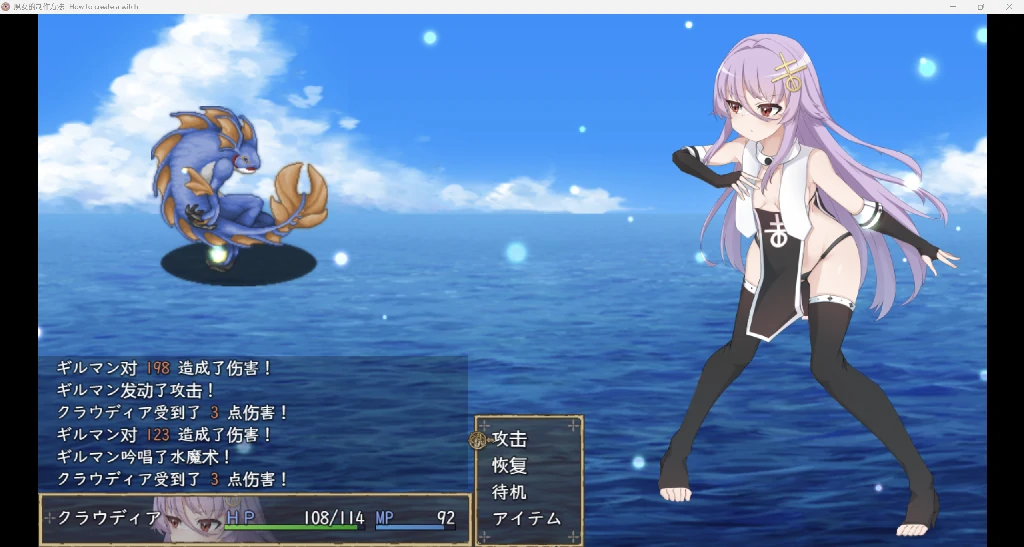This screenshot has width=1024, height=547.
Task: Select クラウディア in the party status panel
Action: (110, 518)
